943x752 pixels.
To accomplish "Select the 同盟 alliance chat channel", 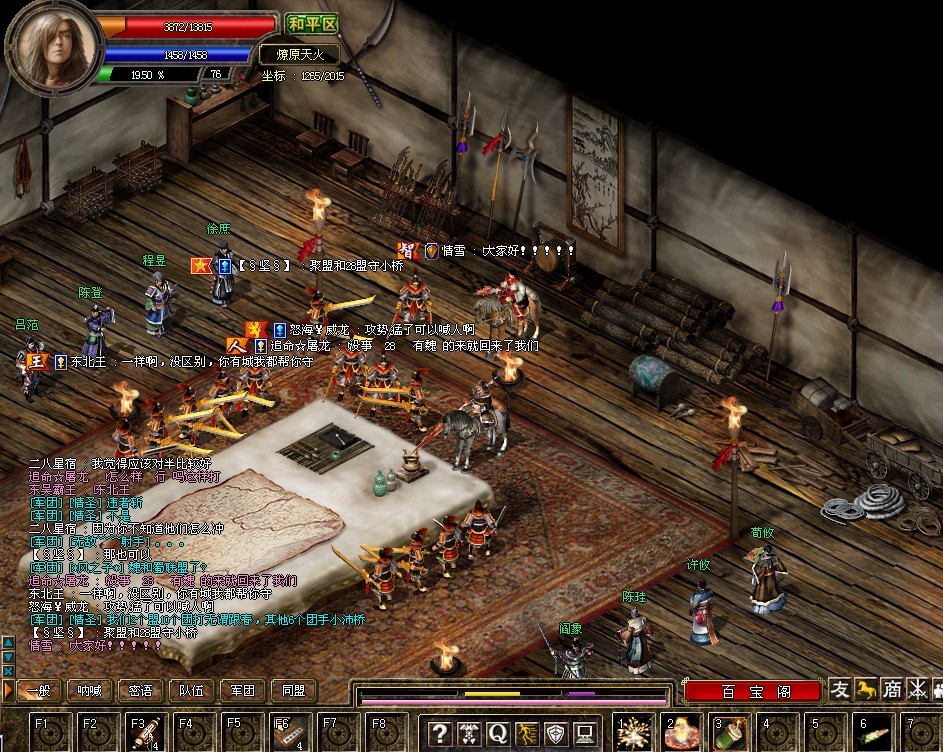I will point(293,690).
